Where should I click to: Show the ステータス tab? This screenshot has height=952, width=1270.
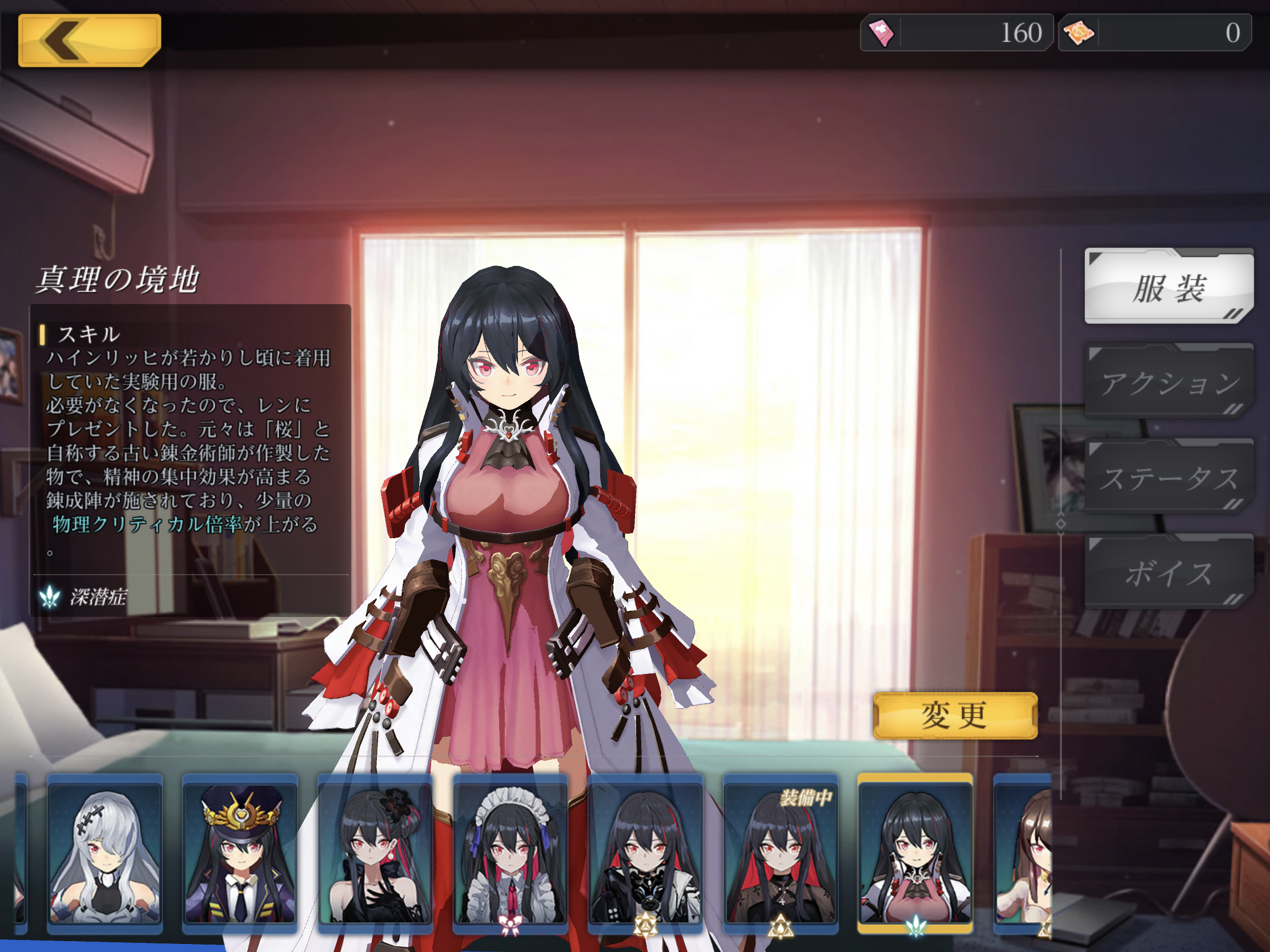coord(1168,478)
